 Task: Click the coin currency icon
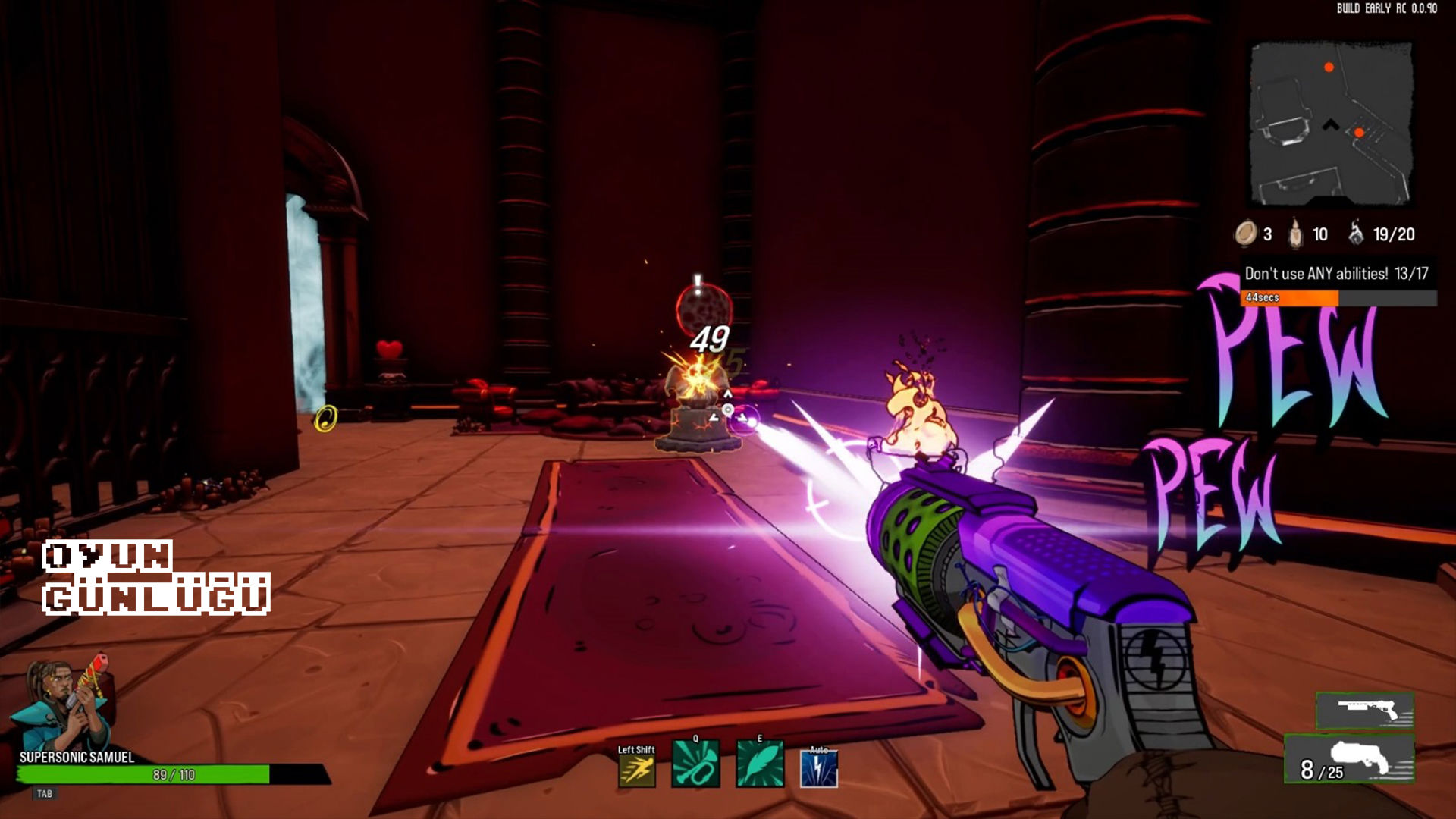[x=1245, y=234]
